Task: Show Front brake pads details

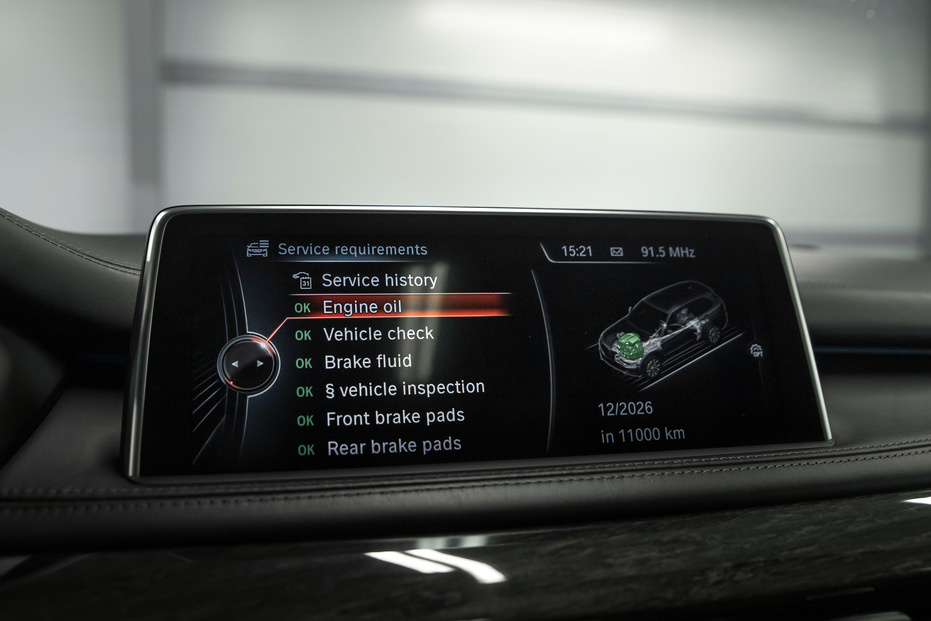Action: (x=394, y=417)
